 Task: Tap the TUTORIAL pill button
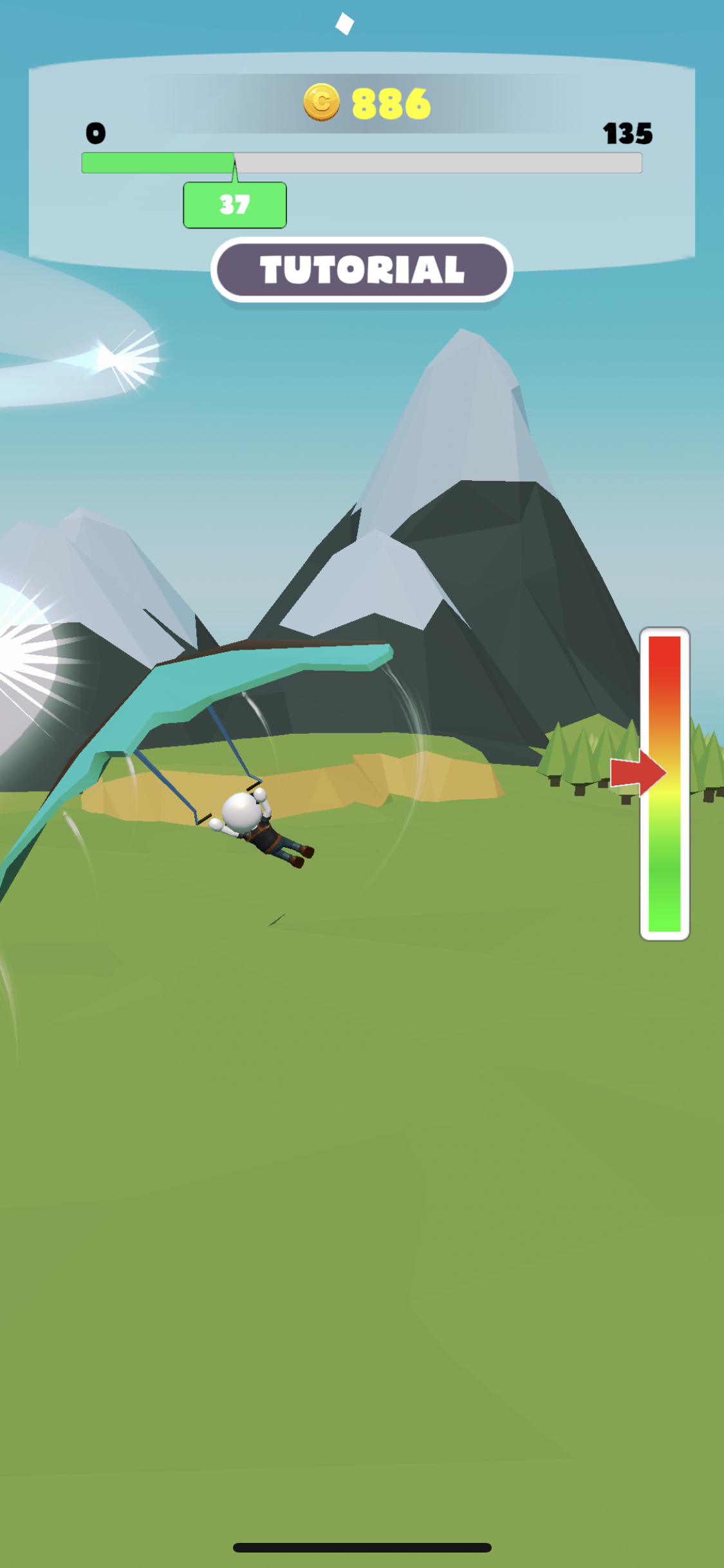coord(362,270)
